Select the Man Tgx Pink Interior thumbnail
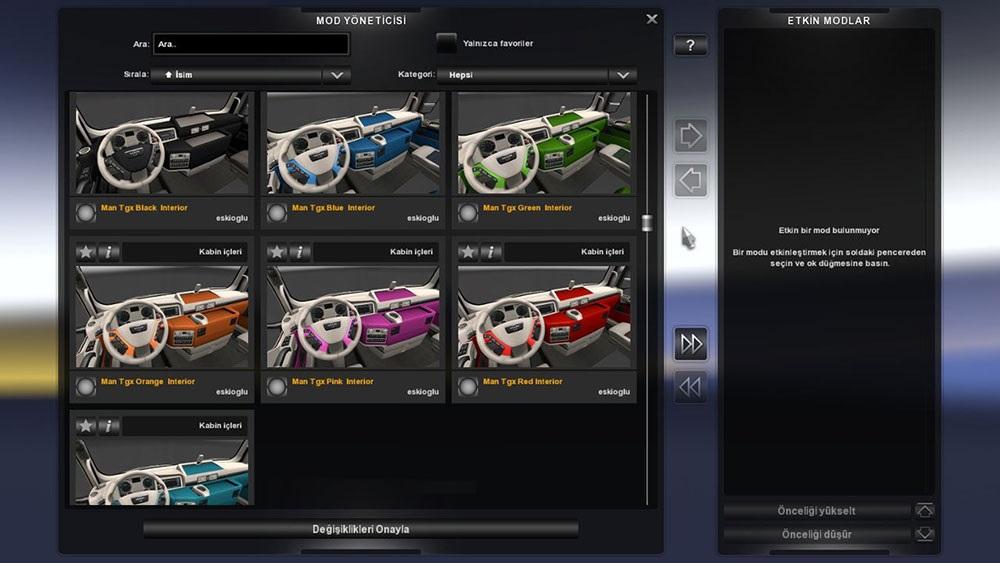 (352, 318)
